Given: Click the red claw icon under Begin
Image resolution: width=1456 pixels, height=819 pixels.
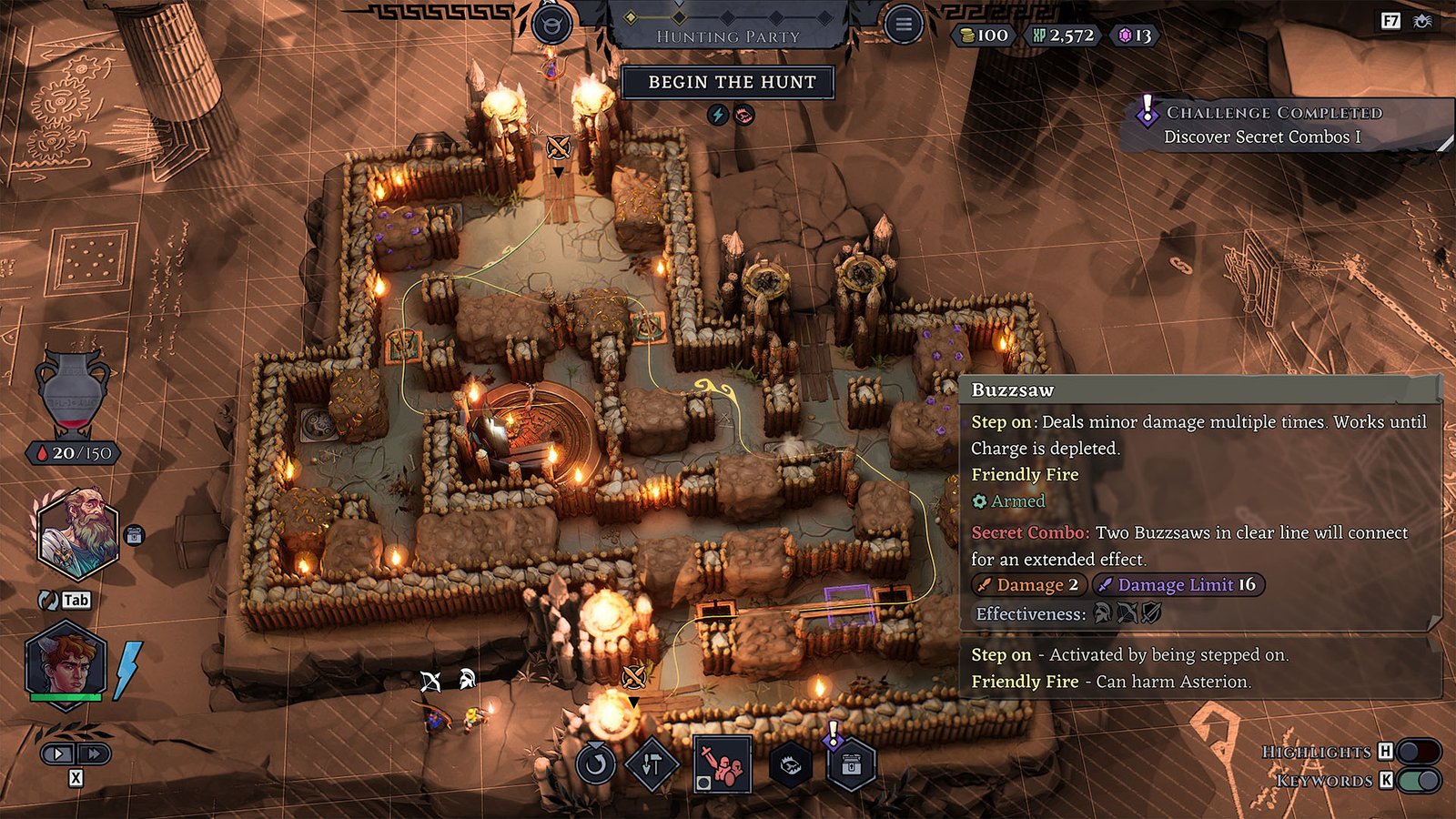Looking at the screenshot, I should click(x=743, y=115).
